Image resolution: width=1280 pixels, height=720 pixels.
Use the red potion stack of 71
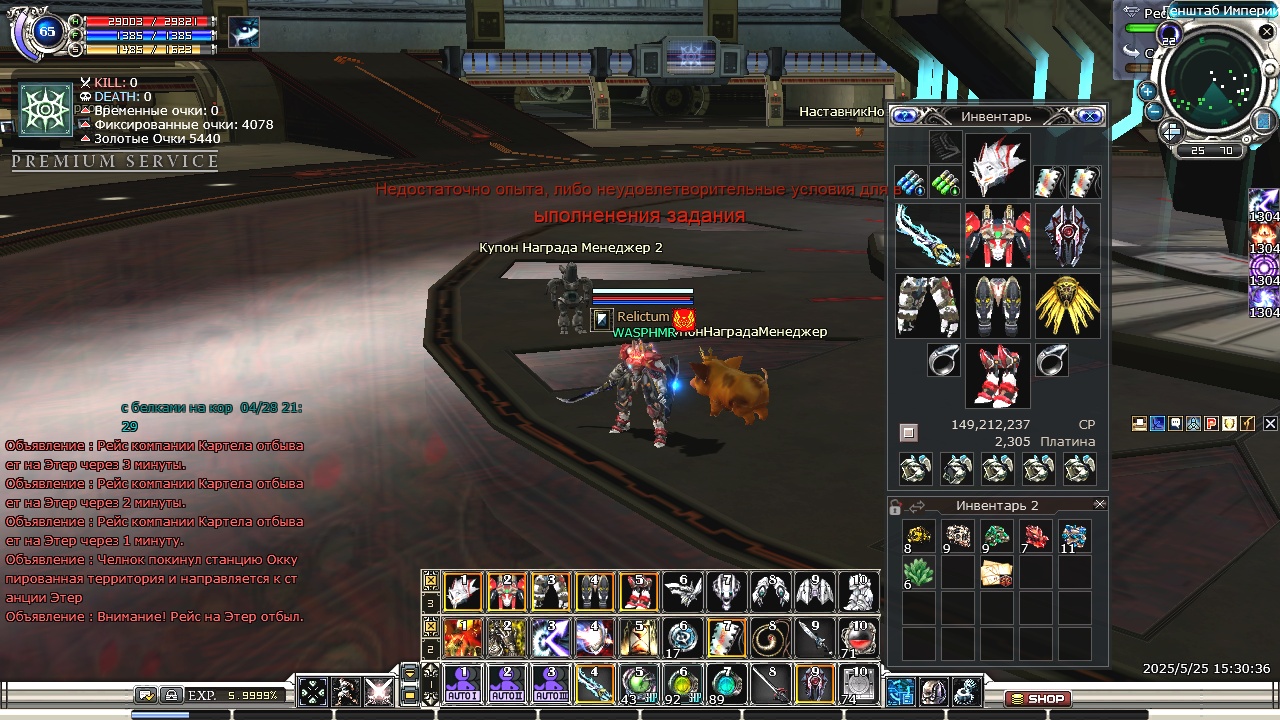coord(859,637)
